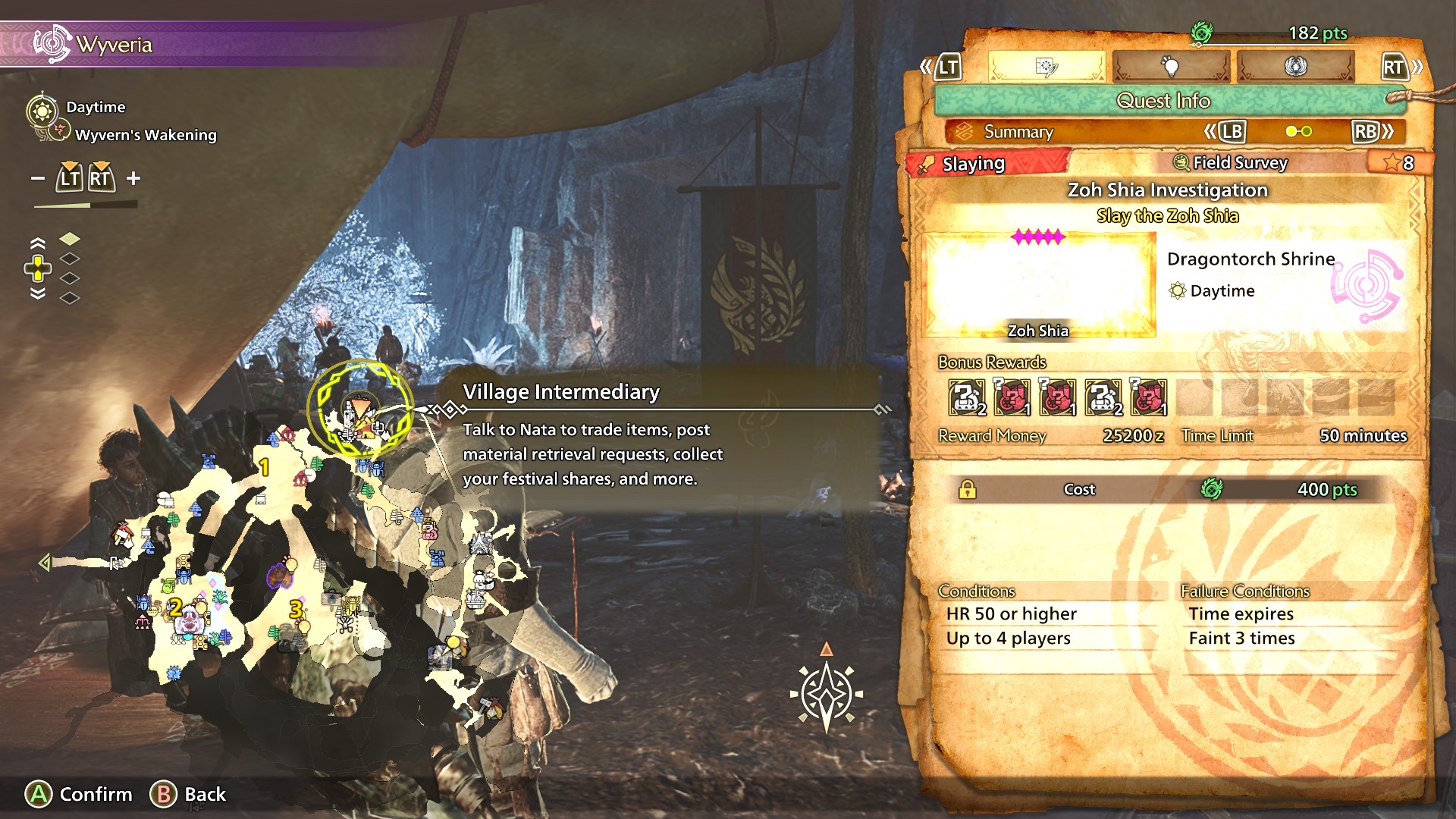Image resolution: width=1456 pixels, height=819 pixels.
Task: Select the Summary tab header
Action: coord(1018,132)
